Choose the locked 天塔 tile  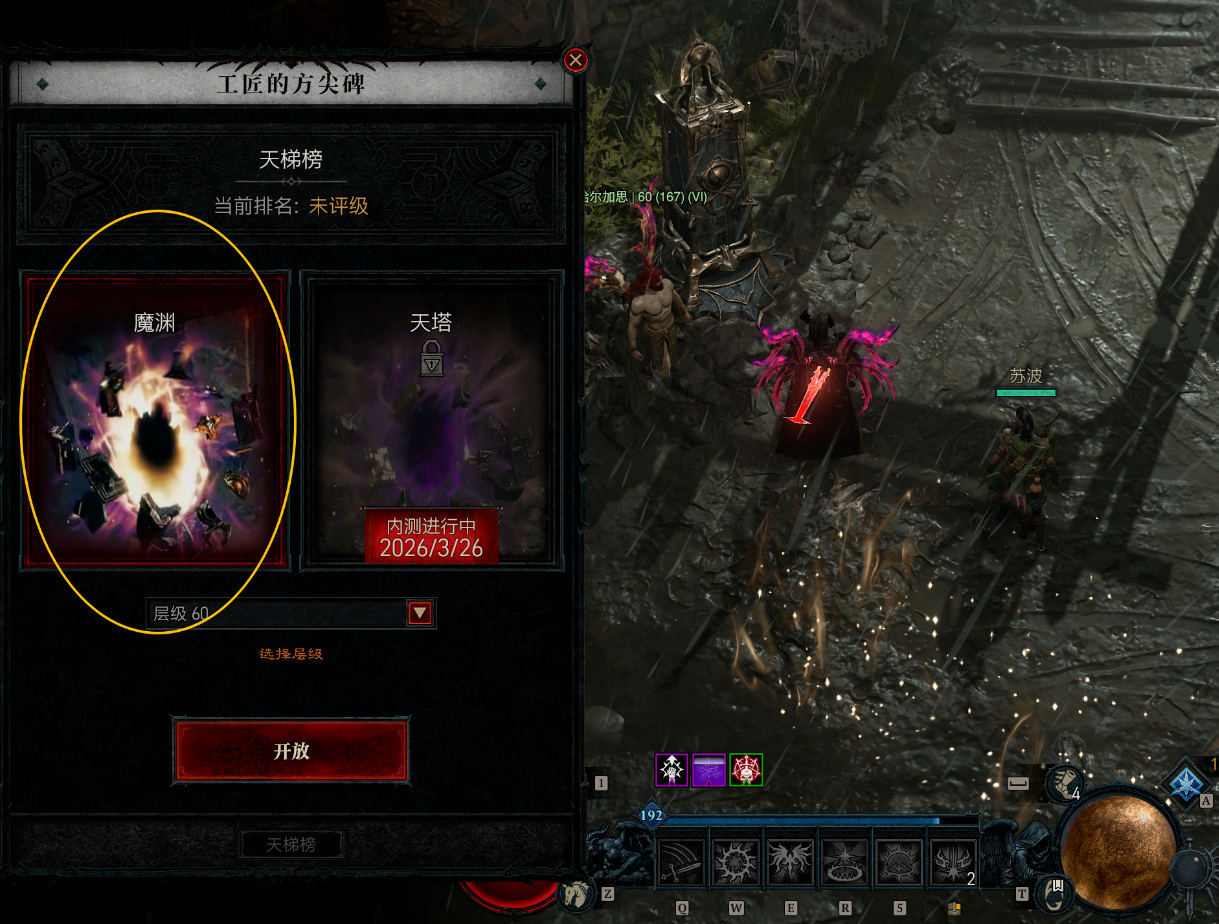(431, 420)
